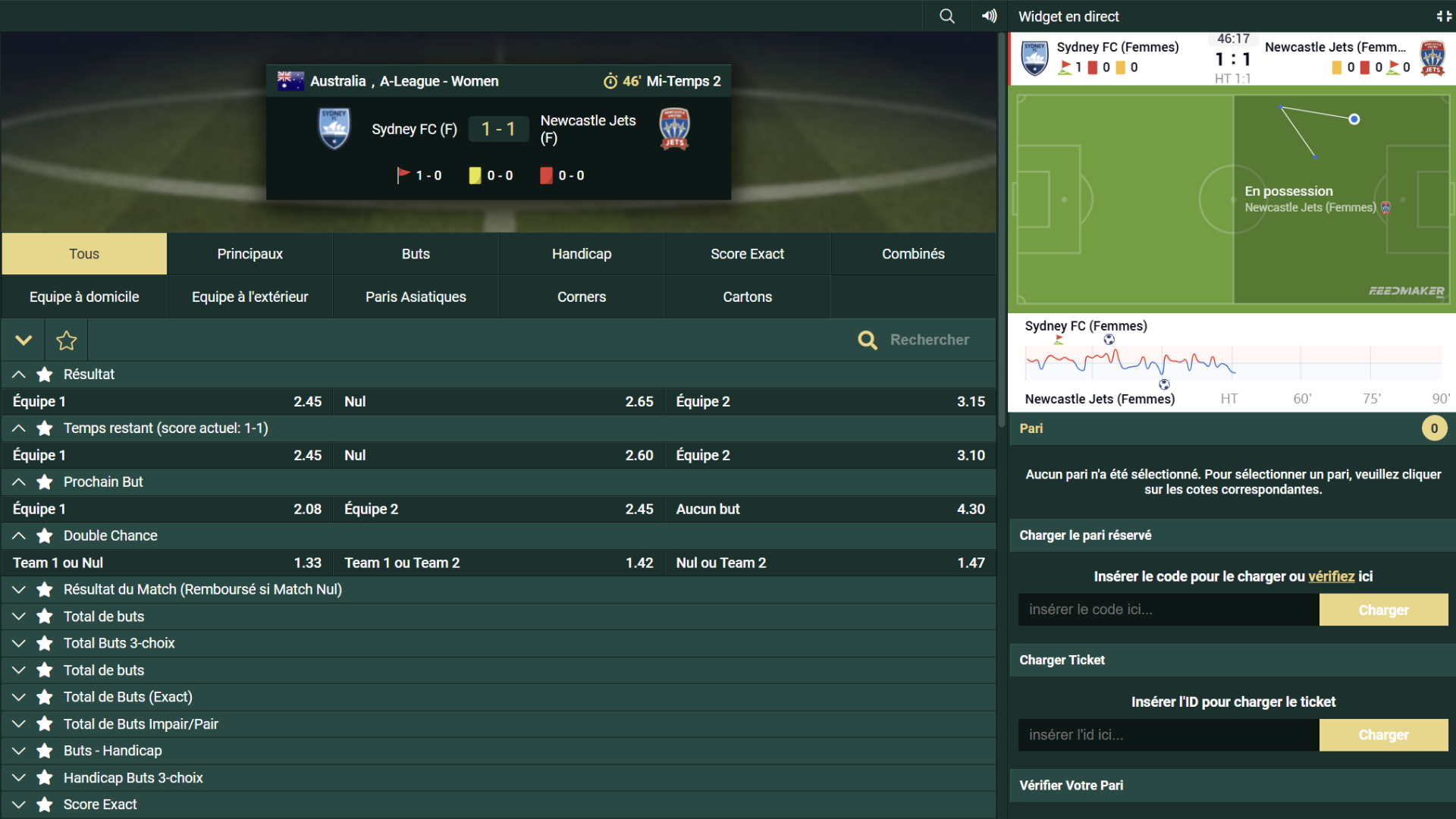Choose the Corners category
Image resolution: width=1456 pixels, height=819 pixels.
581,297
